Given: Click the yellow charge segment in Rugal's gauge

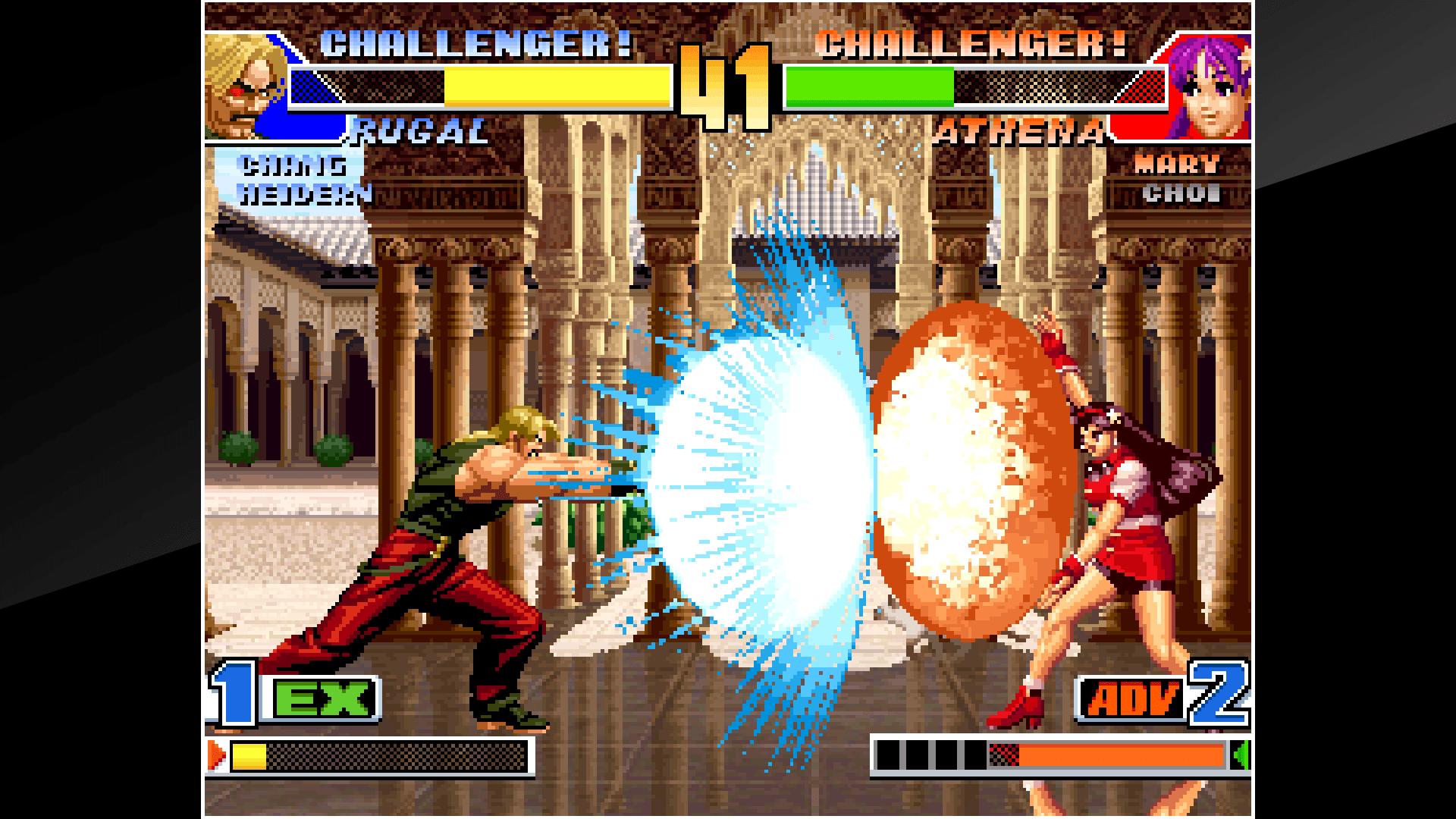Looking at the screenshot, I should (x=250, y=755).
